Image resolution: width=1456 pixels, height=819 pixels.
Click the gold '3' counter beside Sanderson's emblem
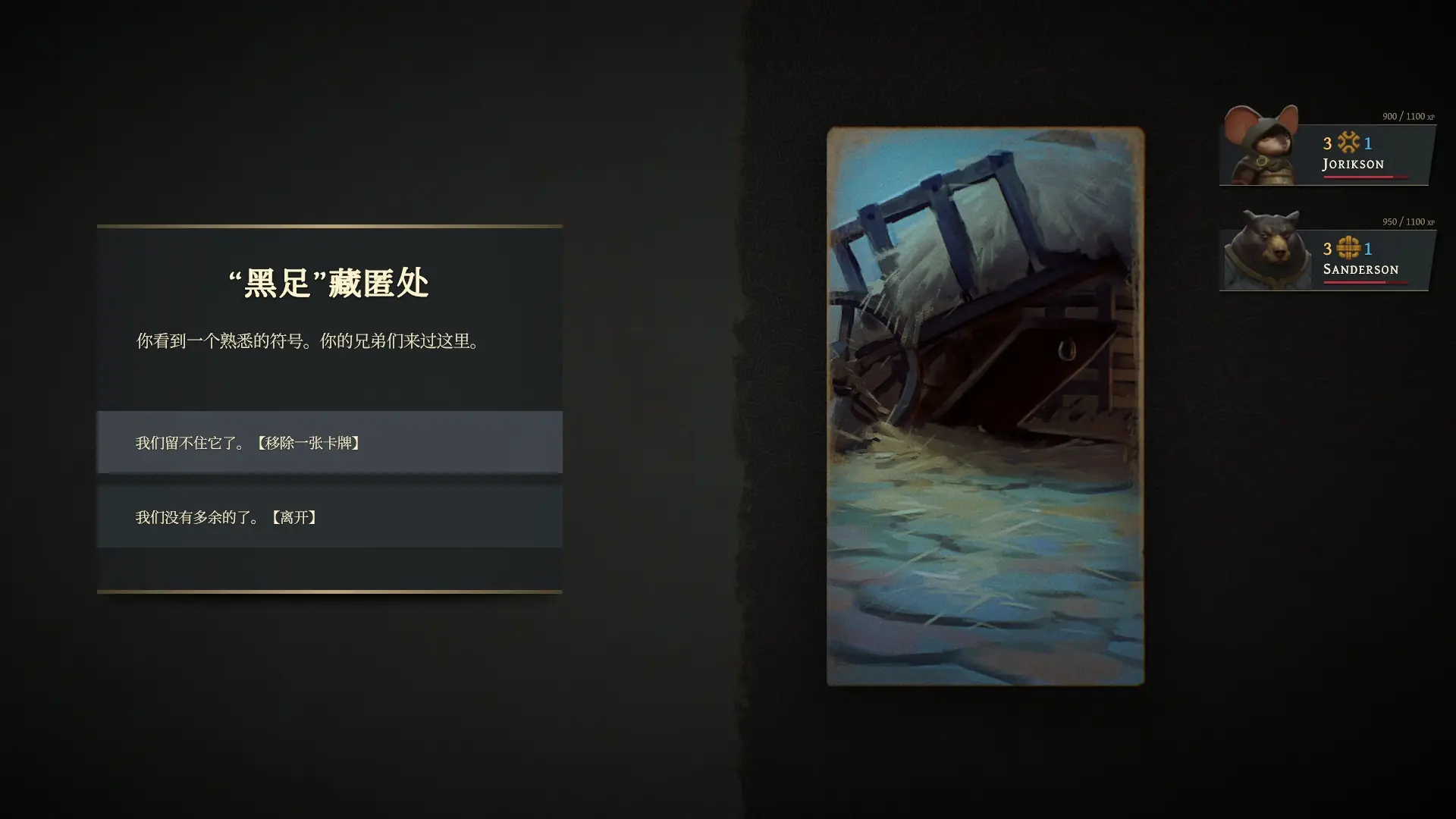point(1326,248)
